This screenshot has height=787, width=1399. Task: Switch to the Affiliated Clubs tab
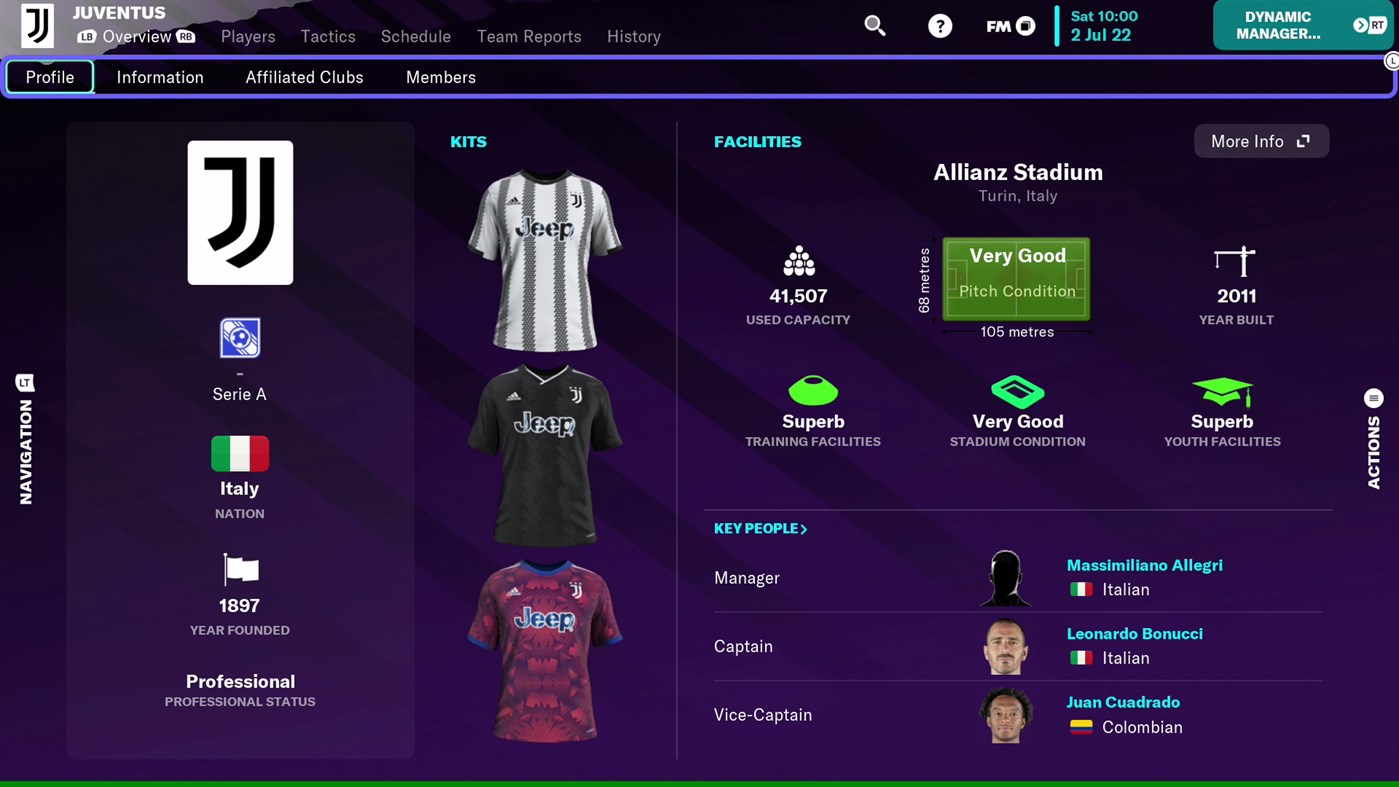pyautogui.click(x=304, y=77)
